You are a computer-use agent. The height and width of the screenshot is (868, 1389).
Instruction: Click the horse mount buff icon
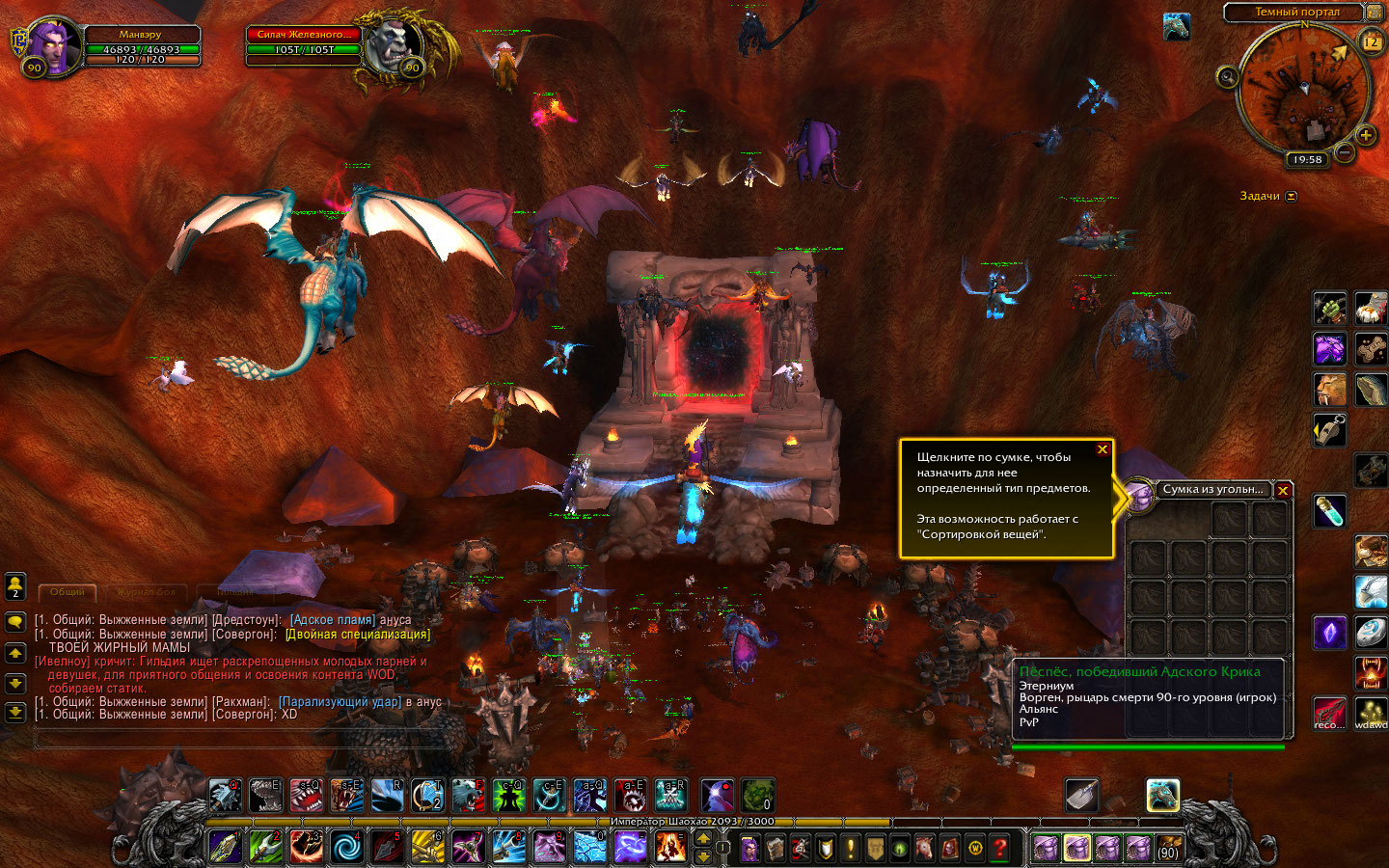tap(1176, 28)
